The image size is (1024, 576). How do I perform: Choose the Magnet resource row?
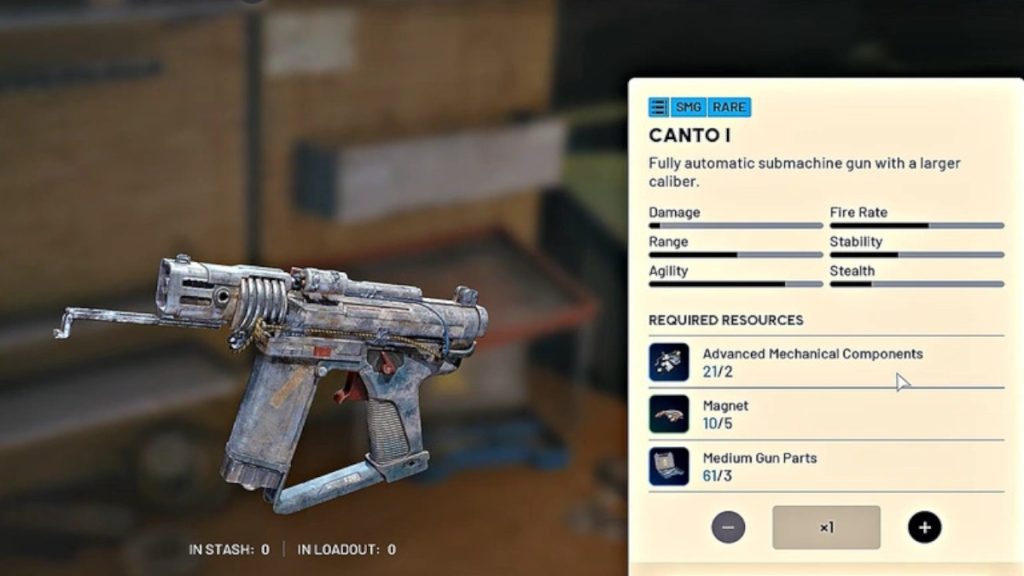pos(825,414)
